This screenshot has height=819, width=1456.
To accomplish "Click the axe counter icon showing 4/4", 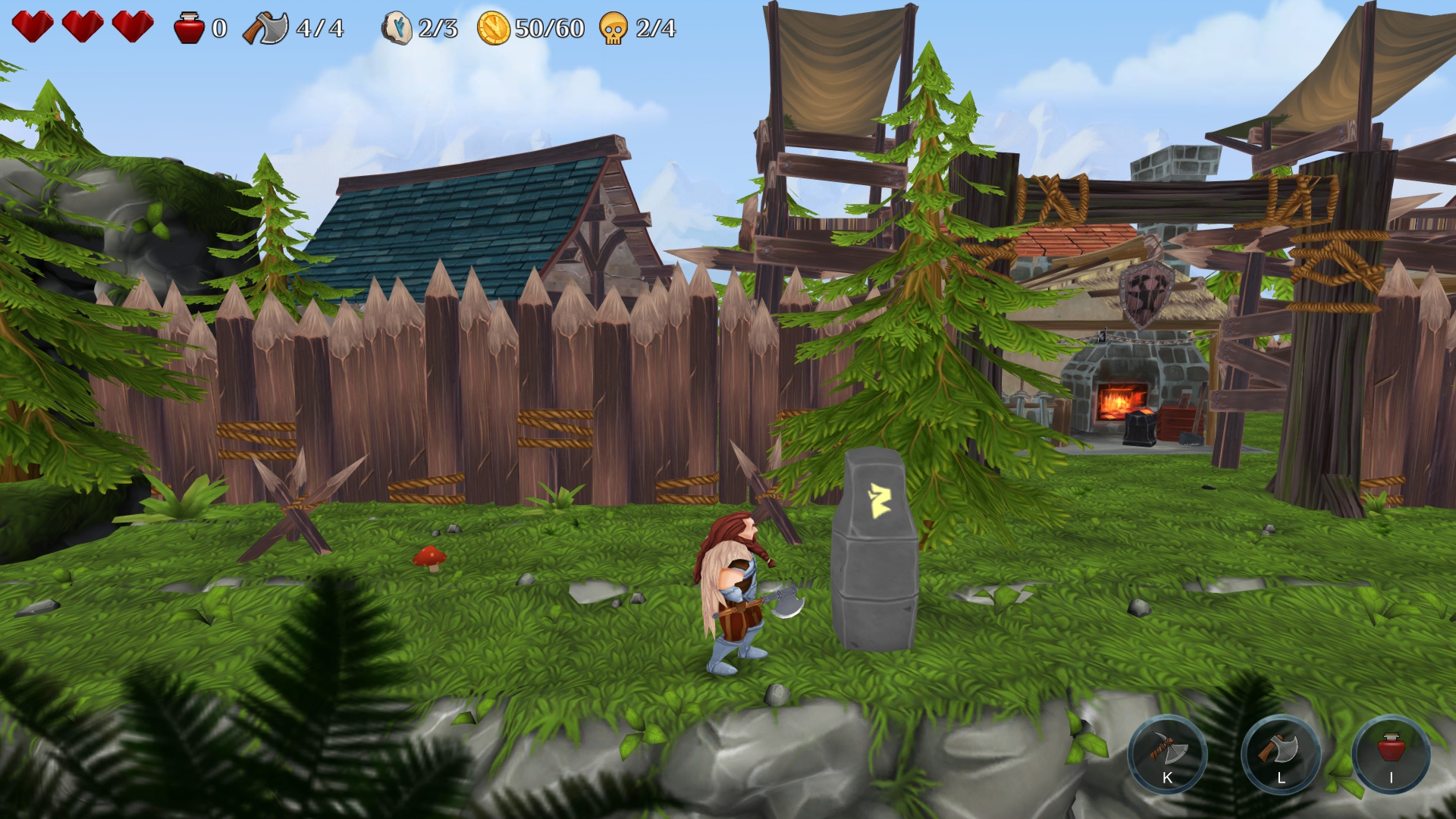I will click(x=265, y=29).
